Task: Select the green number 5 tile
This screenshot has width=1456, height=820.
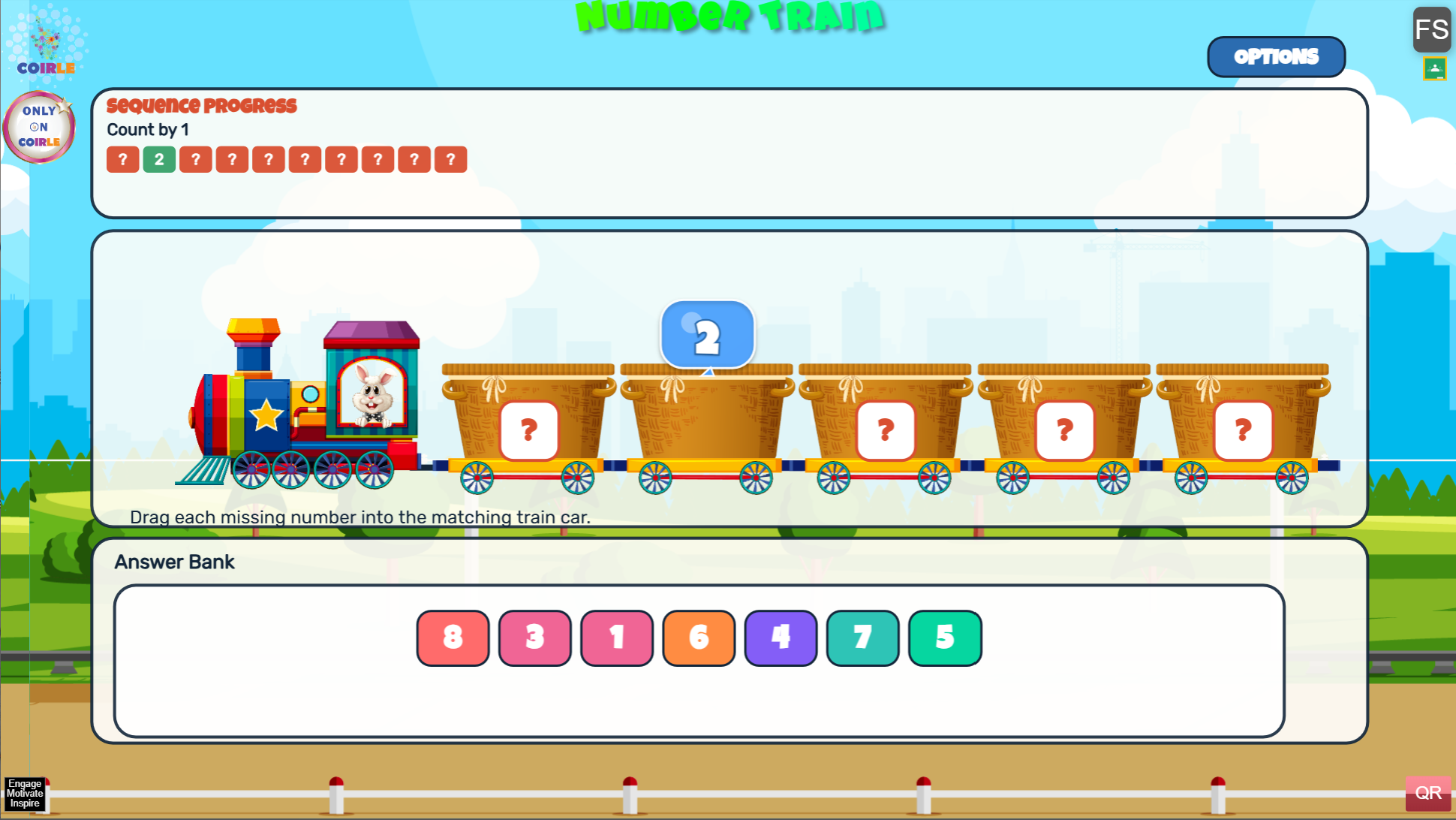Action: pos(944,638)
